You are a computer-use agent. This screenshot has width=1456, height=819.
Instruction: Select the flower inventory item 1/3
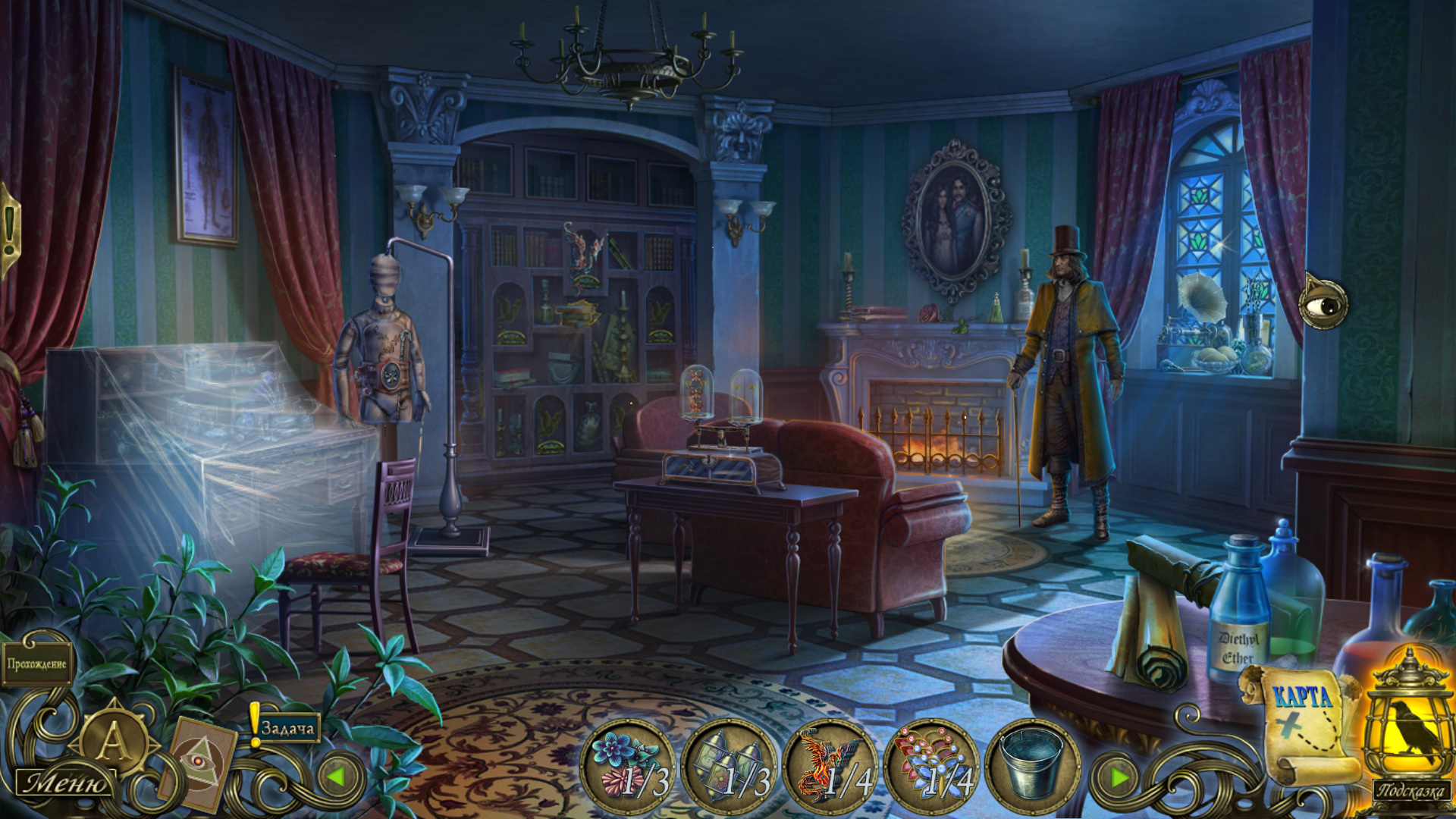(627, 766)
